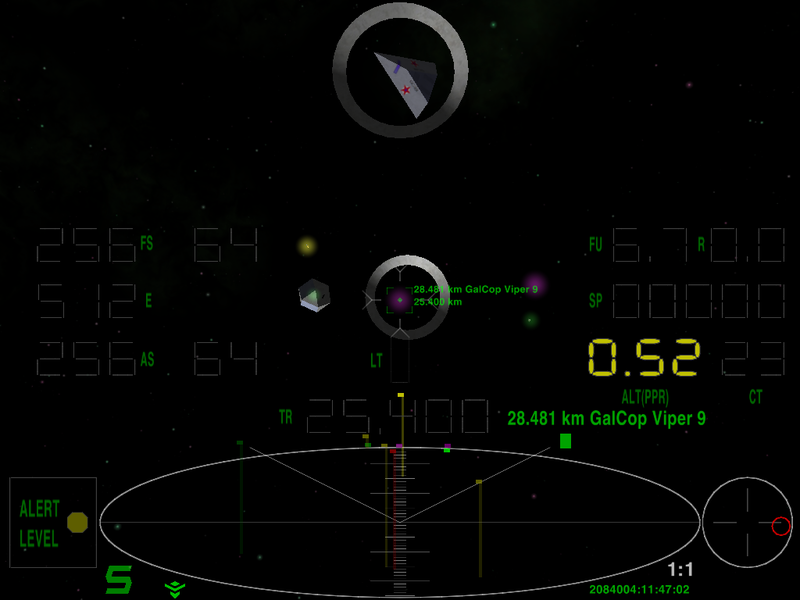Click the elliptical radar scanner
This screenshot has height=600, width=800.
click(399, 521)
